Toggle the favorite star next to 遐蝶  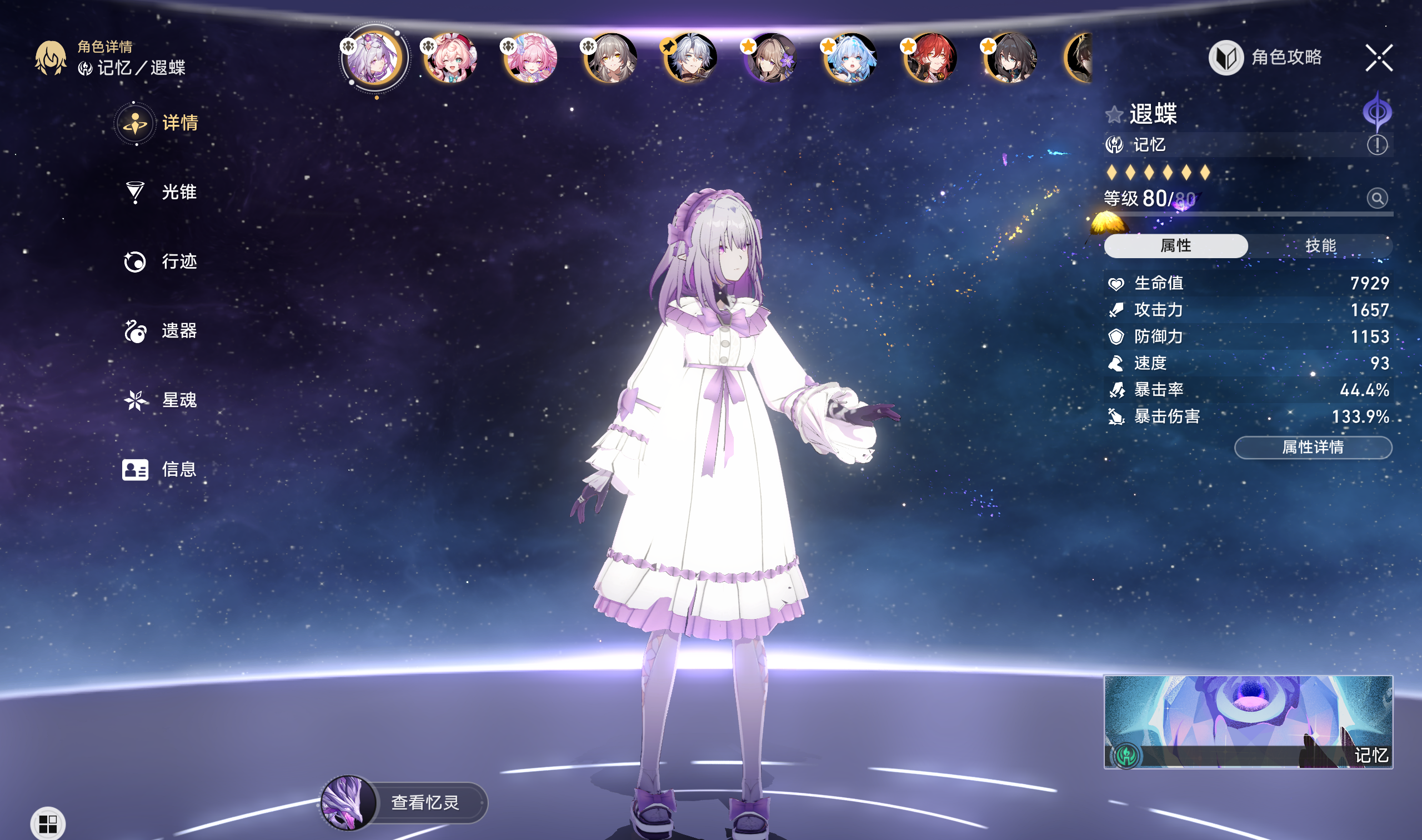1113,115
